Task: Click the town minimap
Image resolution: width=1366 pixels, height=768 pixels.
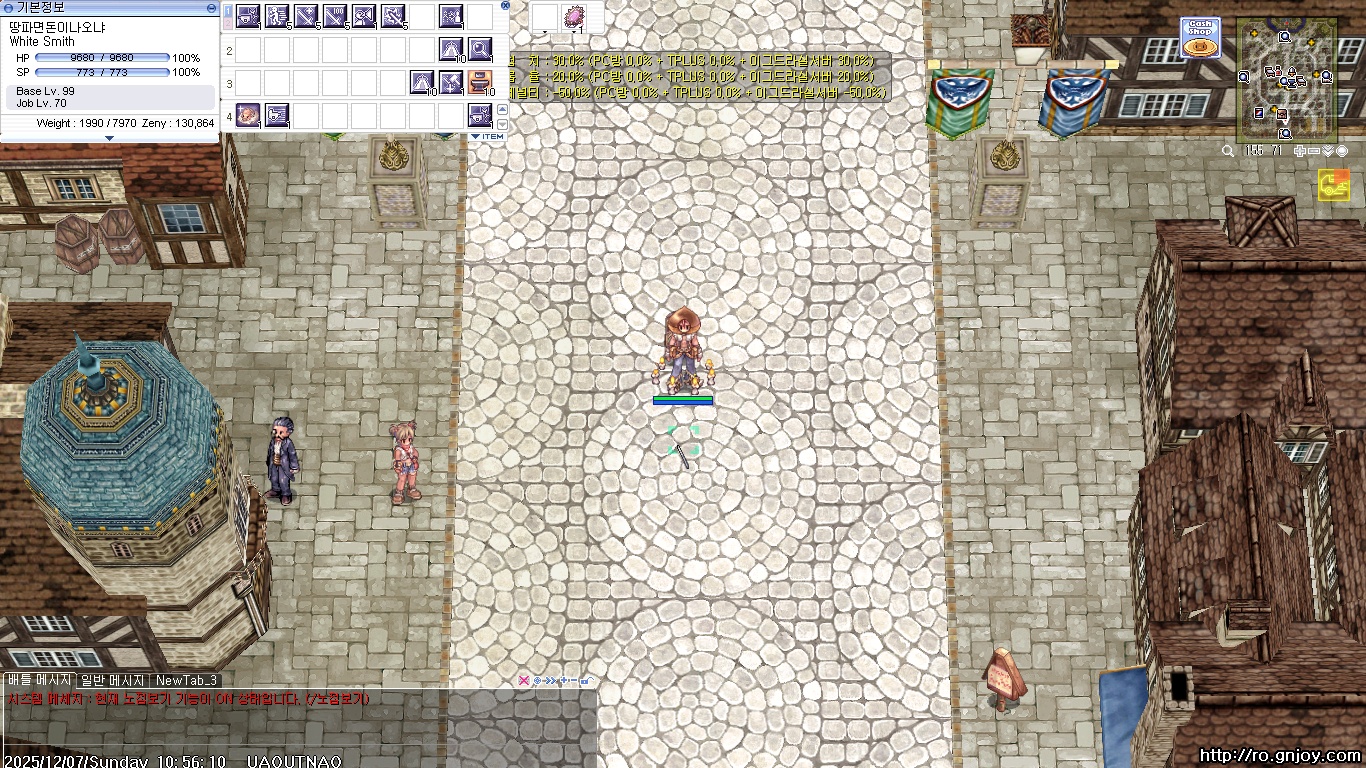Action: (1286, 80)
